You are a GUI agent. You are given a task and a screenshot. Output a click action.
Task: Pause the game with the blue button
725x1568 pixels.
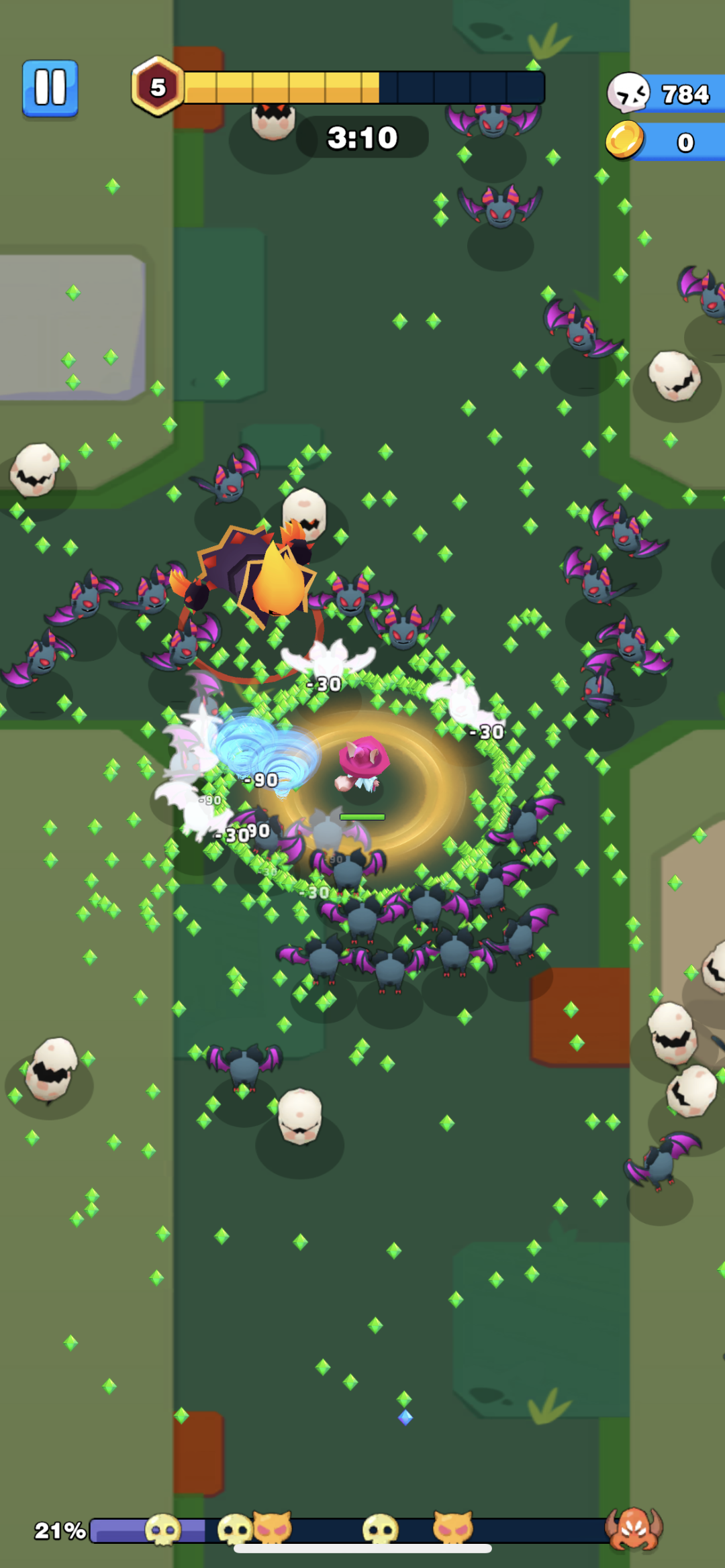50,88
